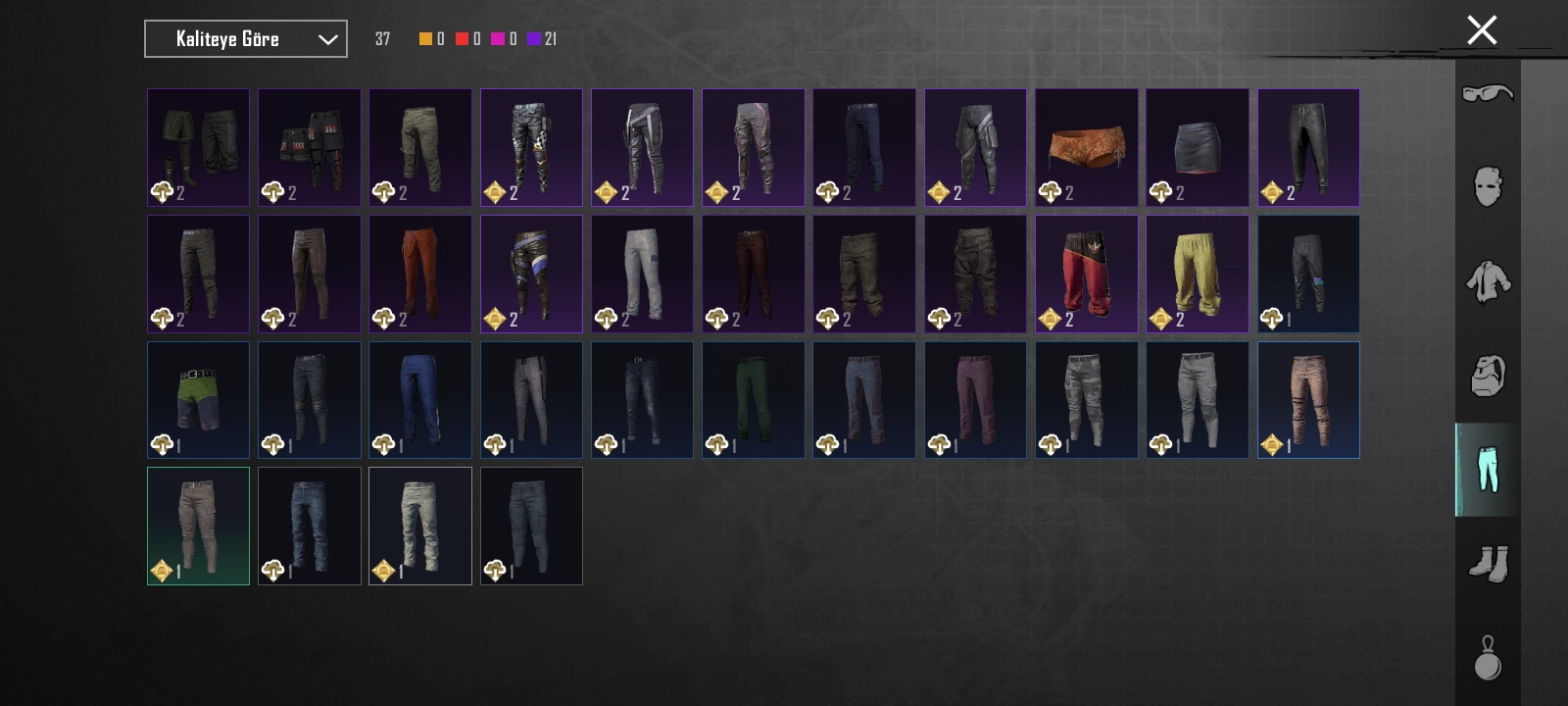
Task: Pick the ripped pink-tan pants
Action: [1308, 399]
